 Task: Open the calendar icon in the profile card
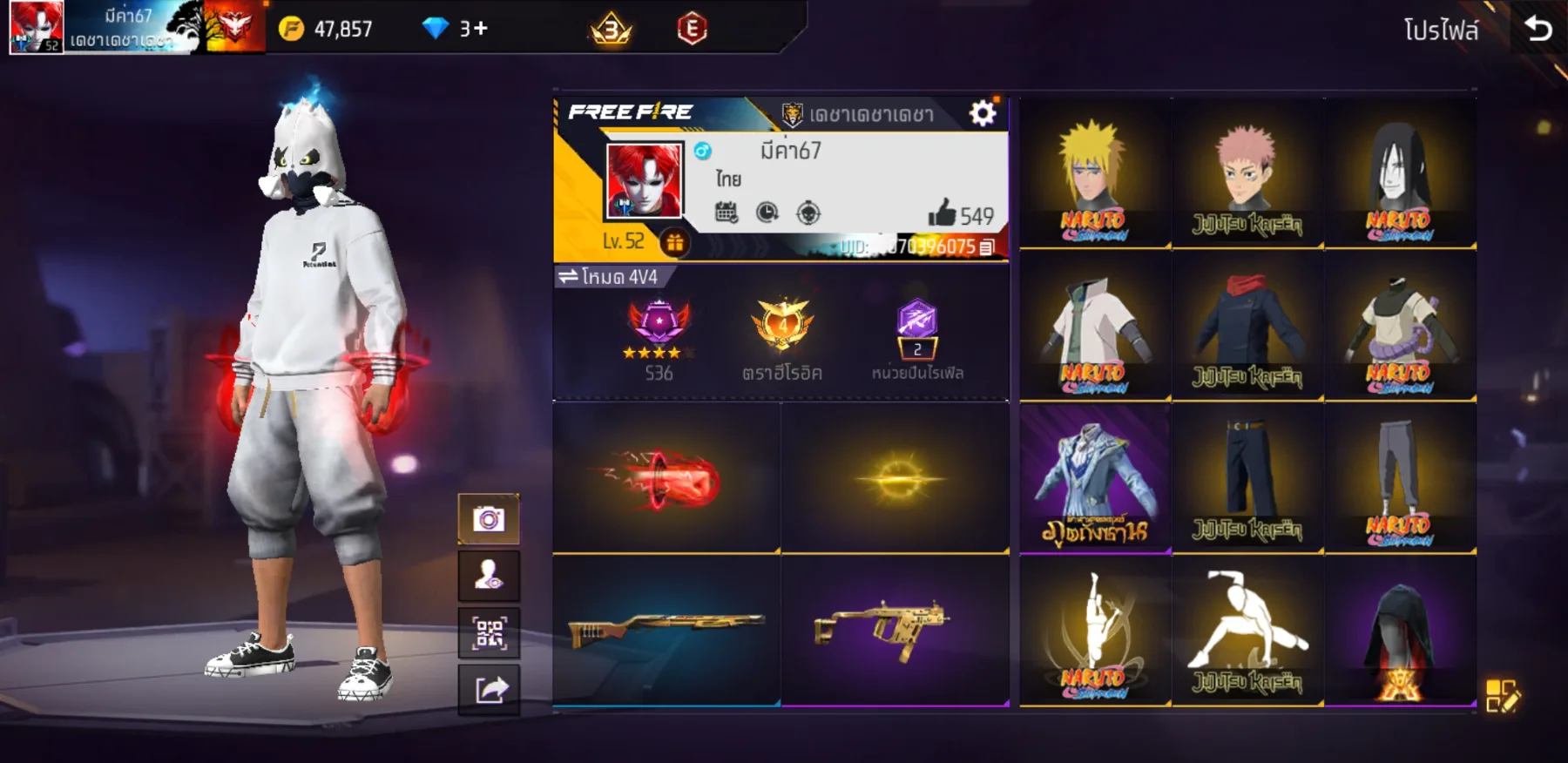click(727, 212)
